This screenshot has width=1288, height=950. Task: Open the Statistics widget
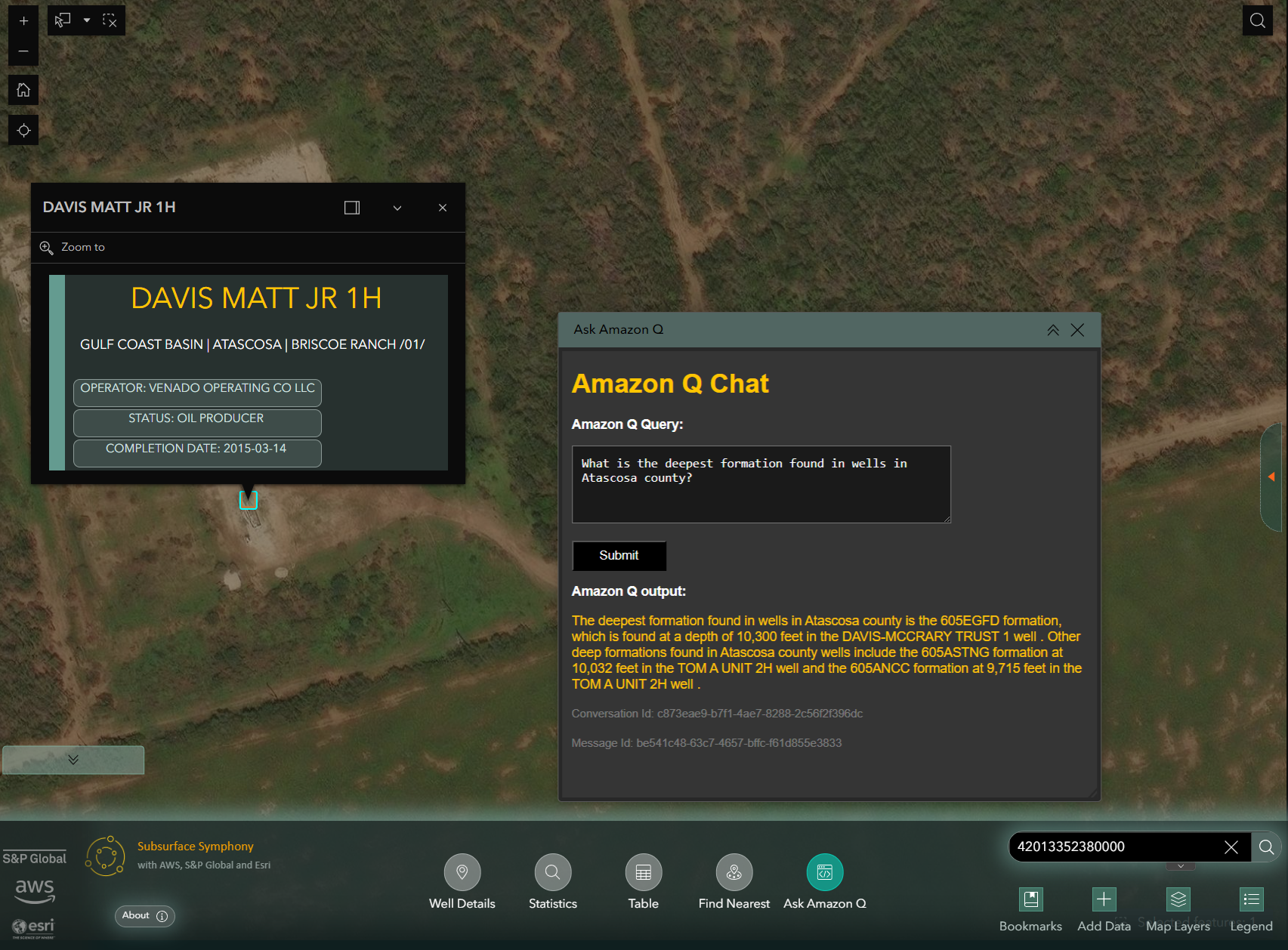[553, 872]
